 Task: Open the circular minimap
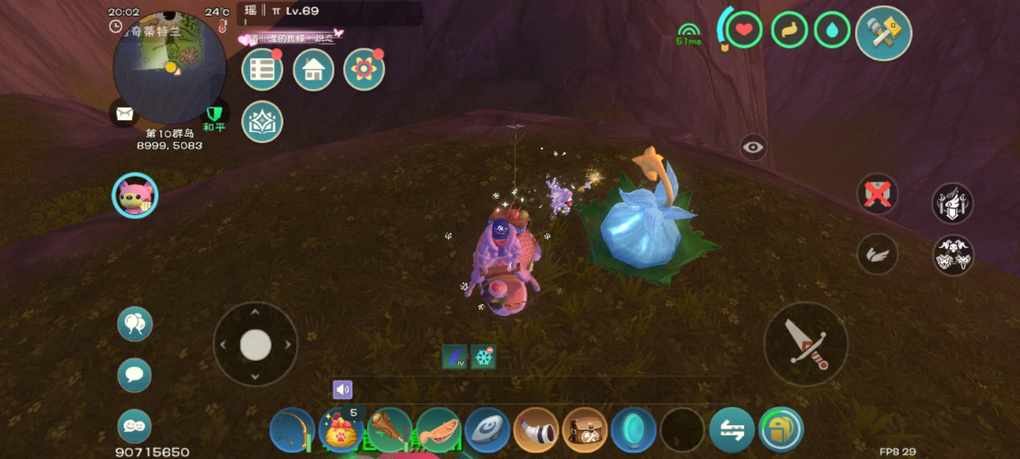169,68
